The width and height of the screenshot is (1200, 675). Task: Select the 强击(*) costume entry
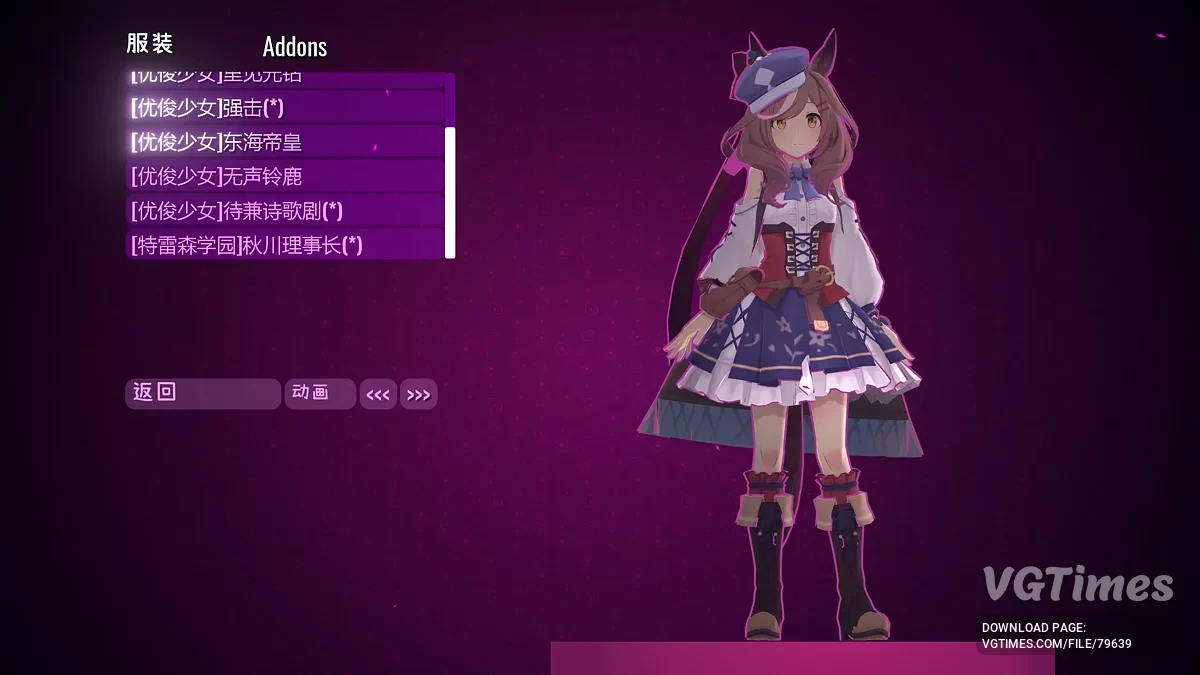285,108
